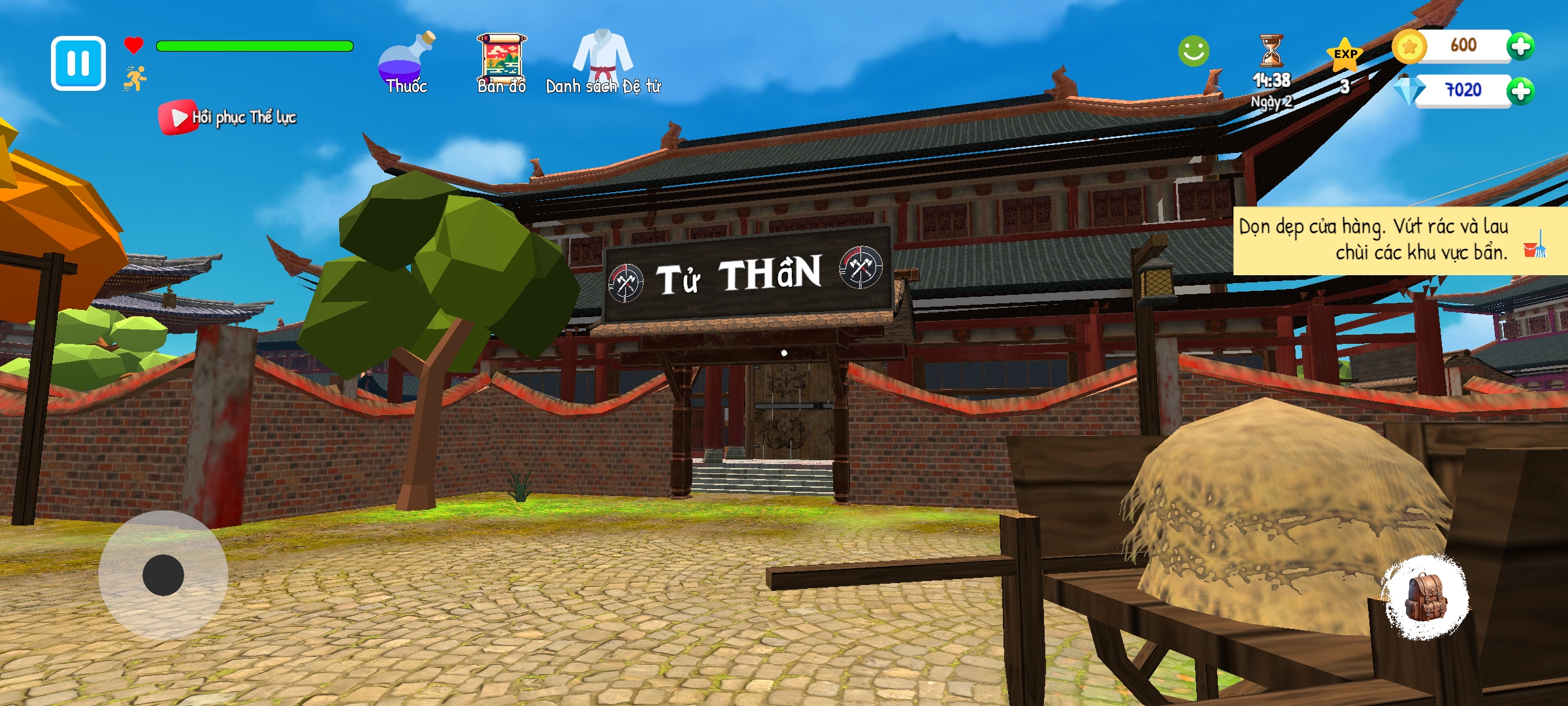
Task: Open the leather backpack inventory
Action: point(1426,597)
